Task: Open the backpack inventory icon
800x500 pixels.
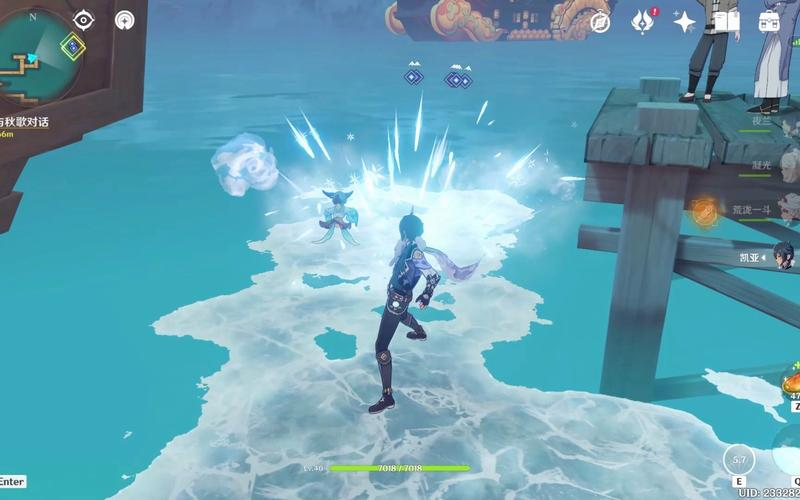Action: [769, 22]
